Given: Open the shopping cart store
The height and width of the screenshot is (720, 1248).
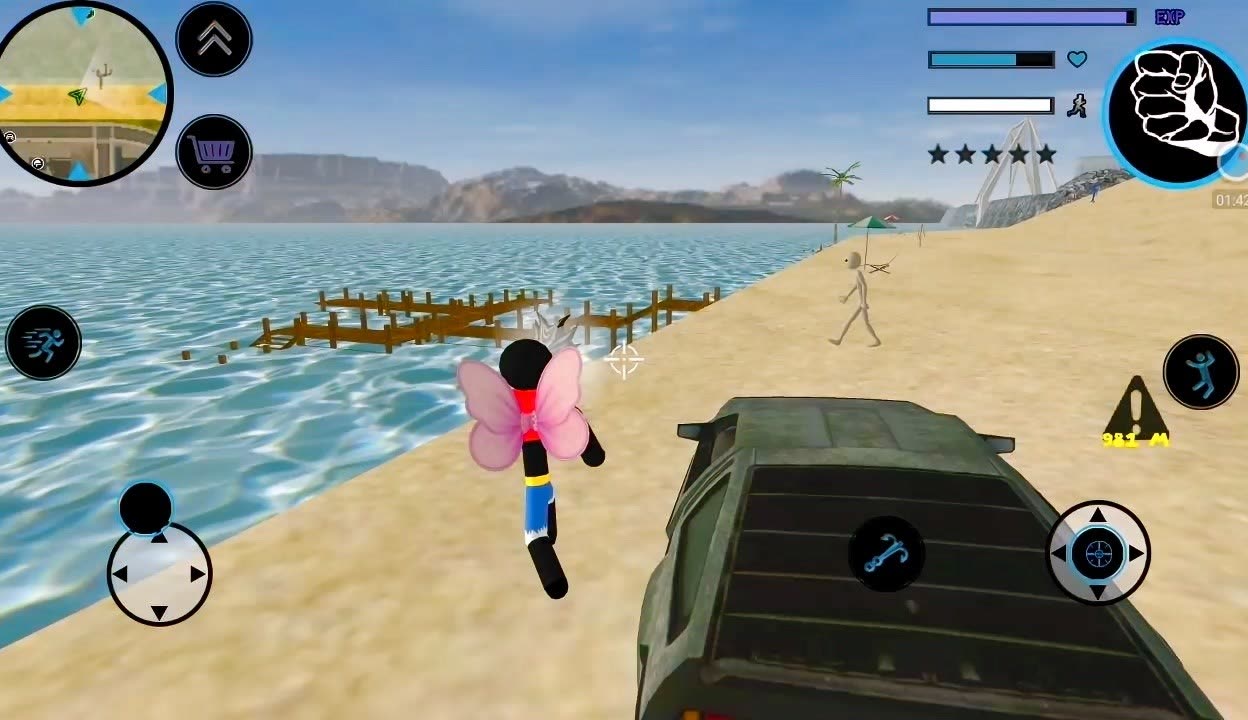Looking at the screenshot, I should tap(214, 152).
